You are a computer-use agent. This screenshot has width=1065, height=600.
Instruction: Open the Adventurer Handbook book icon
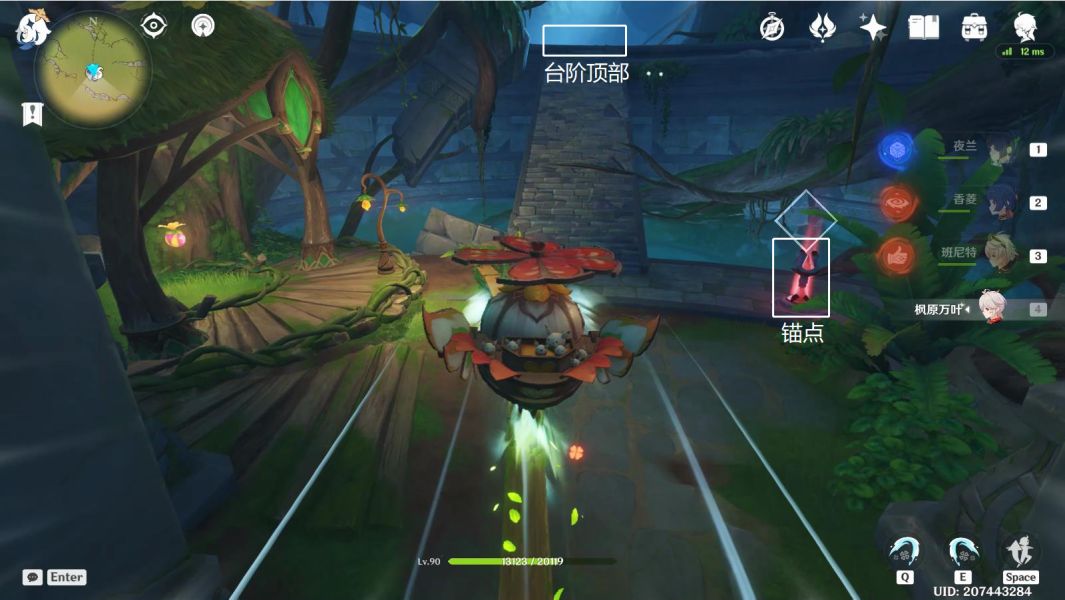pos(923,28)
